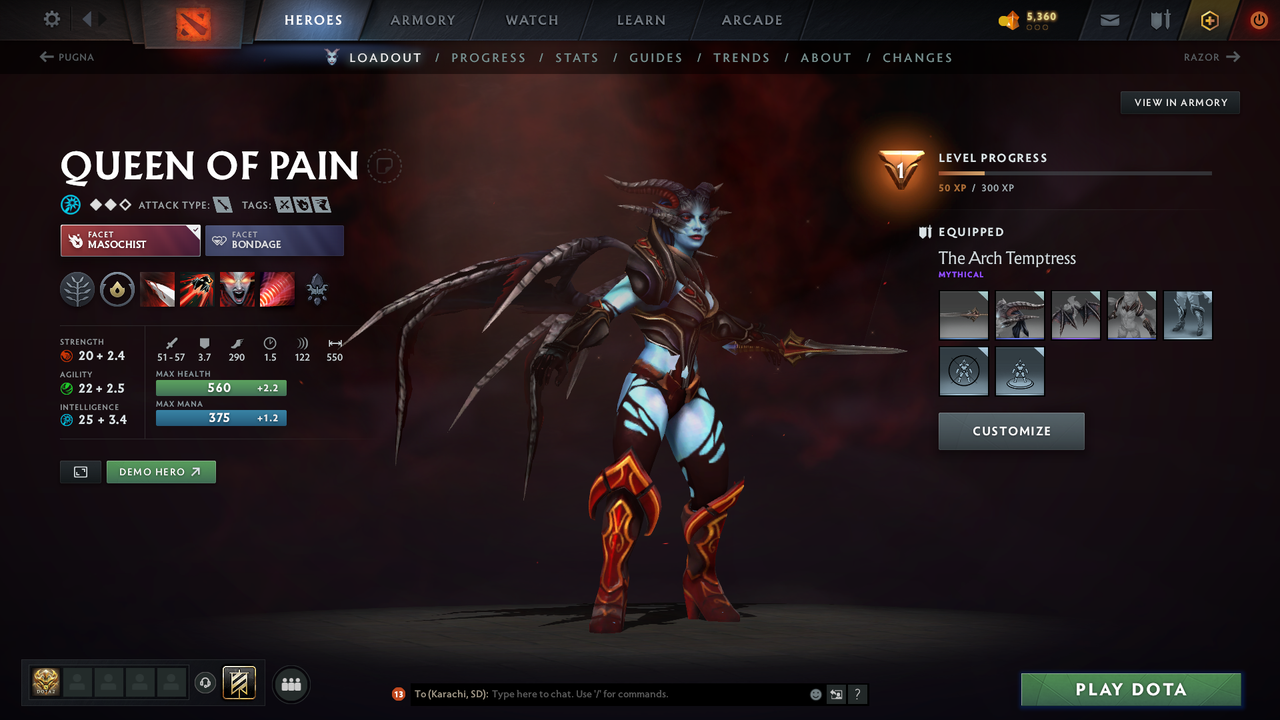View the Sonic Wave ultimate ability icon

(277, 290)
